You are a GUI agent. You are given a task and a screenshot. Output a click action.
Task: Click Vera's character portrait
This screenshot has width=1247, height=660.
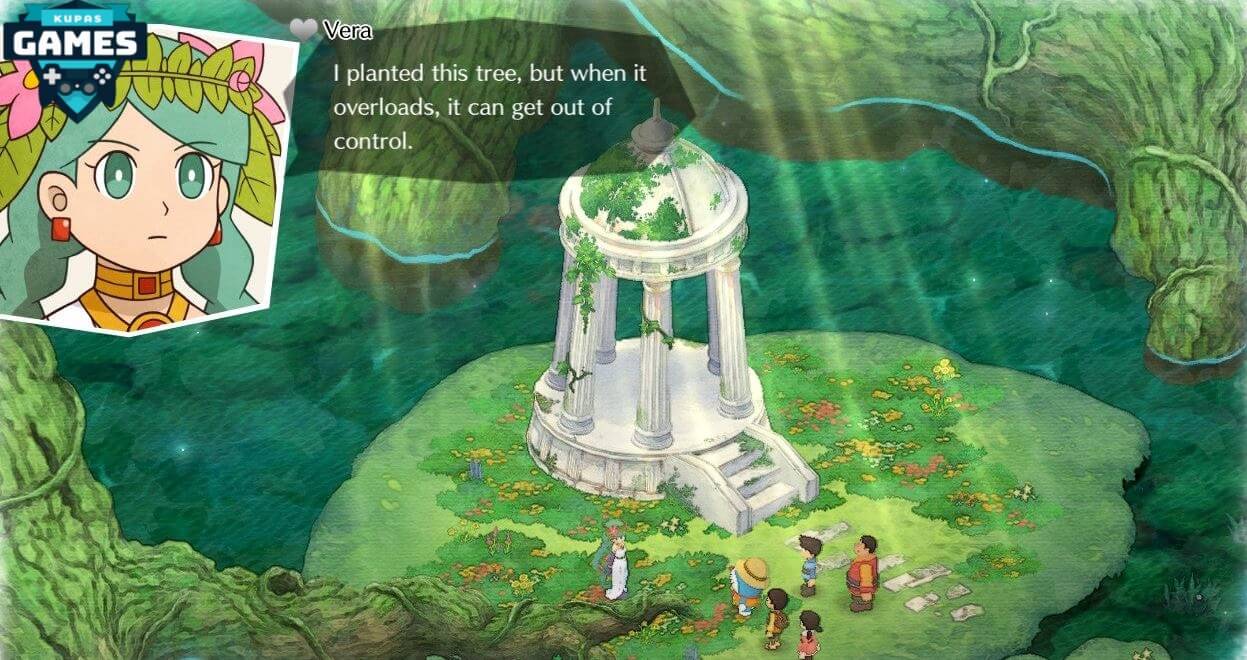tap(150, 200)
